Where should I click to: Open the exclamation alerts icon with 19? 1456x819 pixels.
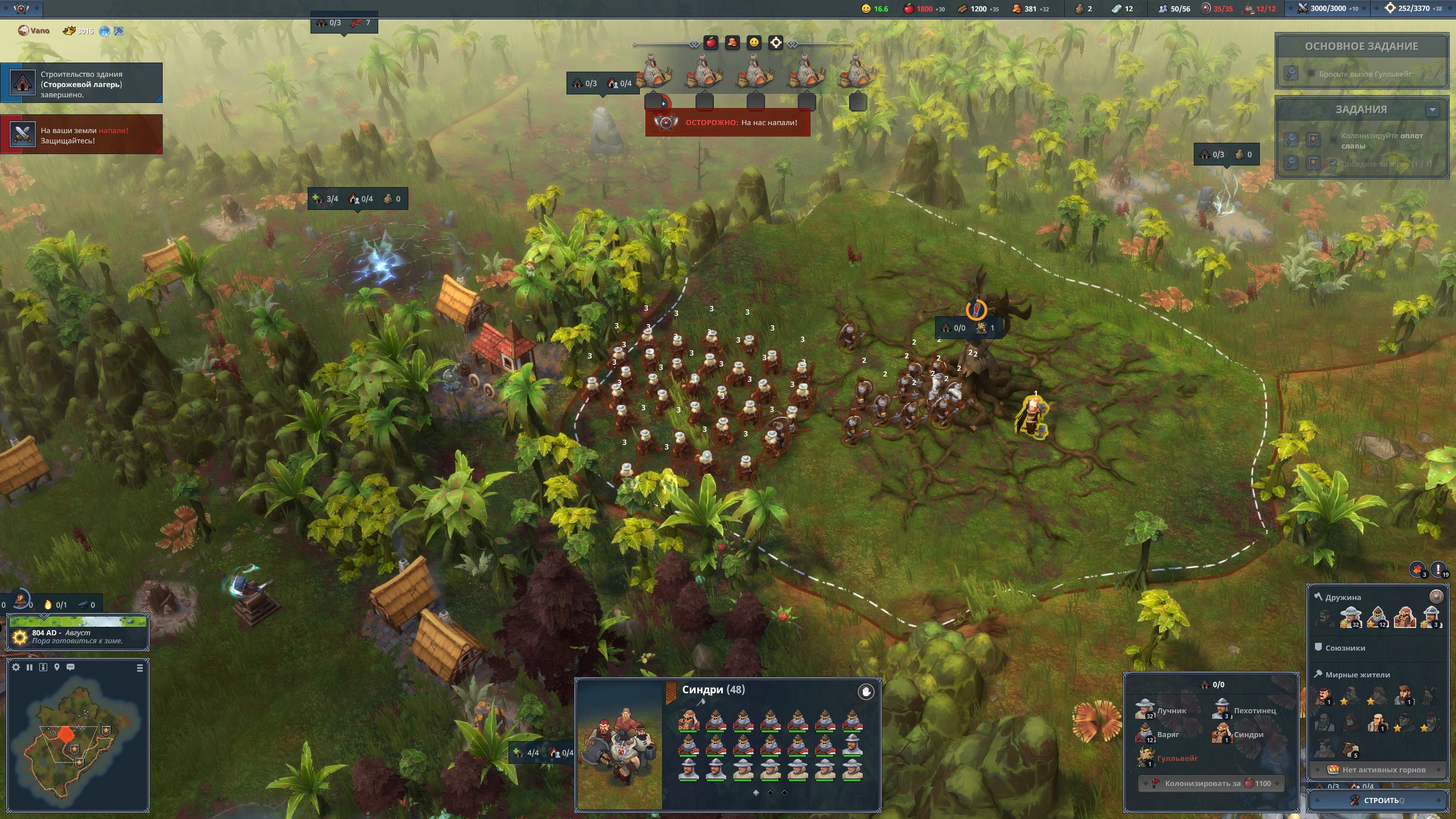1438,569
